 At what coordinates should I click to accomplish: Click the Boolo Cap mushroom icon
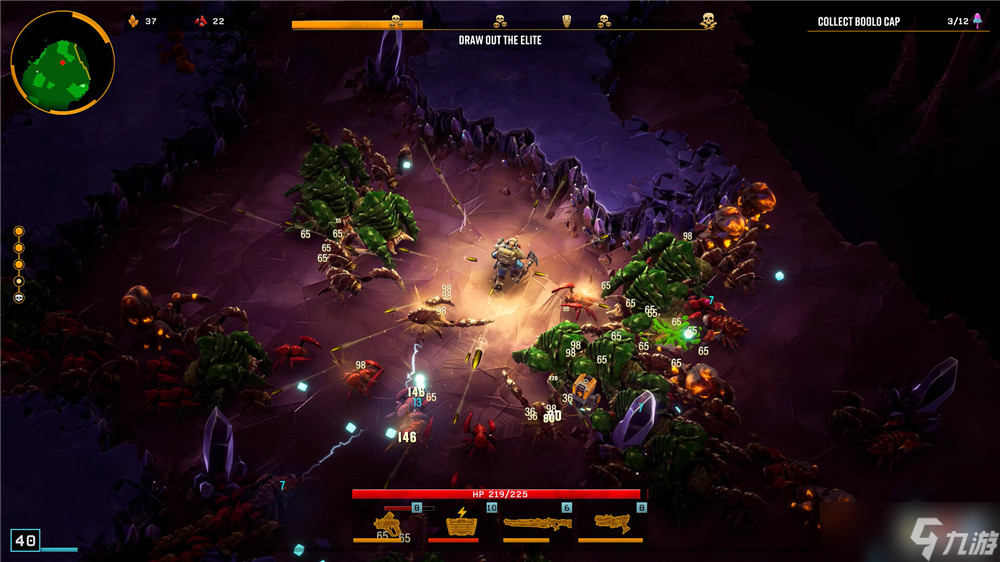point(977,21)
